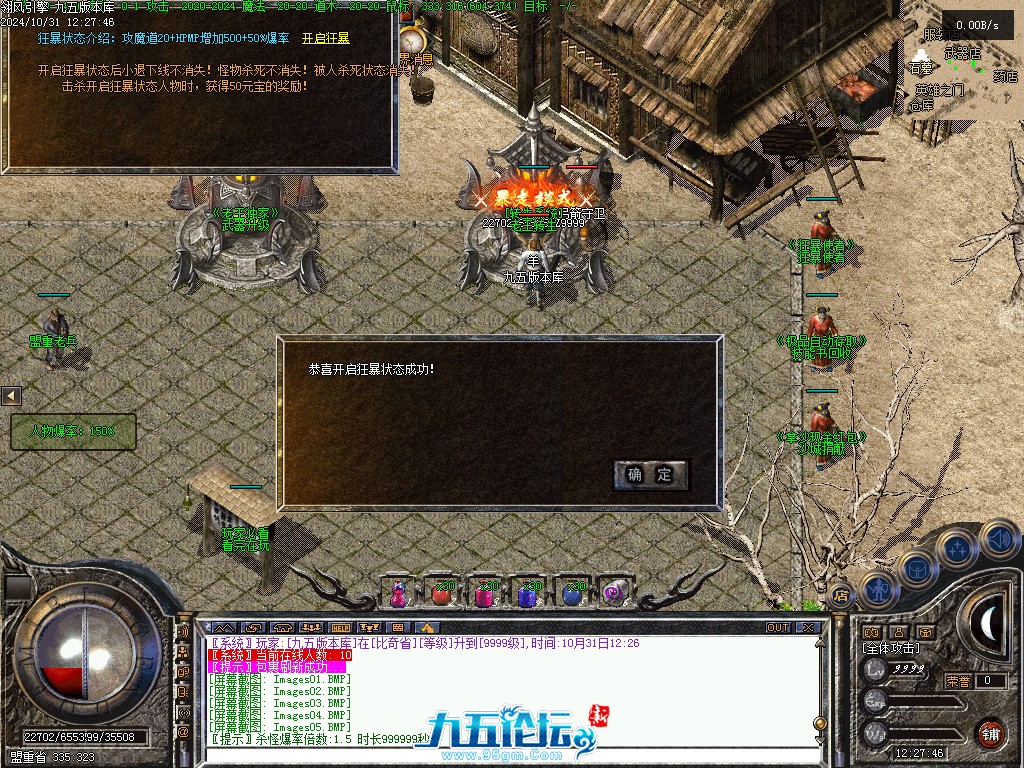Use the purple scroll item in the hotbar
Image resolution: width=1024 pixels, height=768 pixels.
[x=612, y=593]
